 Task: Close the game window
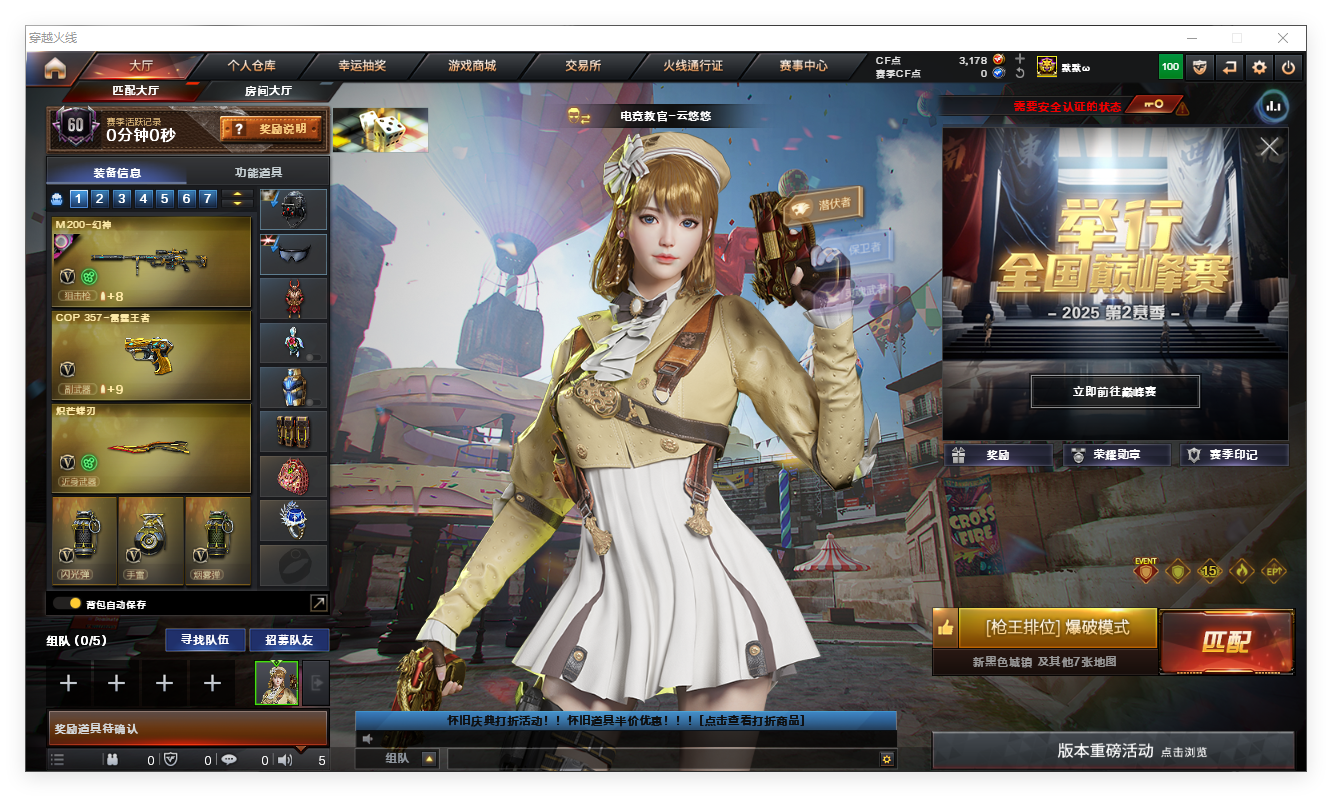pyautogui.click(x=1283, y=38)
